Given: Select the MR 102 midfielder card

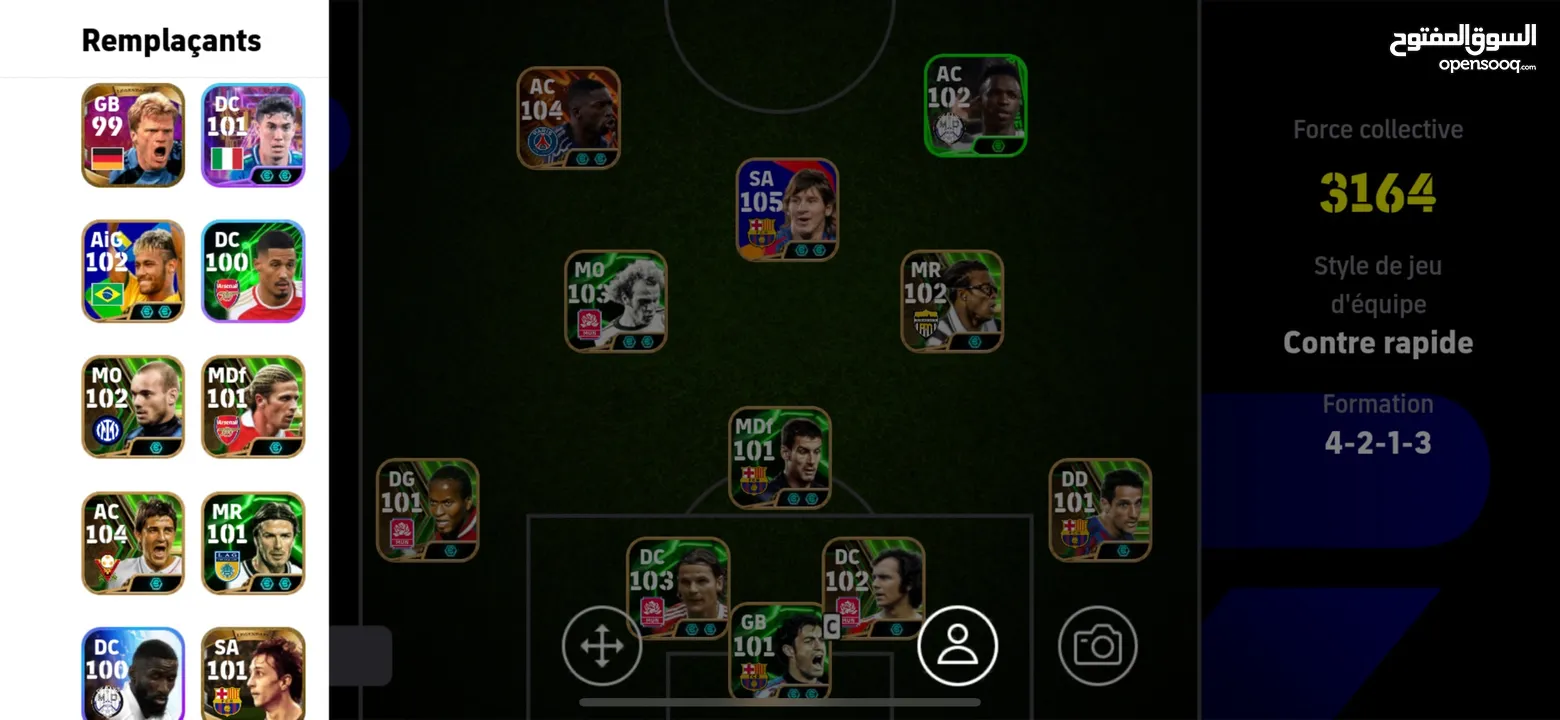Looking at the screenshot, I should 951,301.
